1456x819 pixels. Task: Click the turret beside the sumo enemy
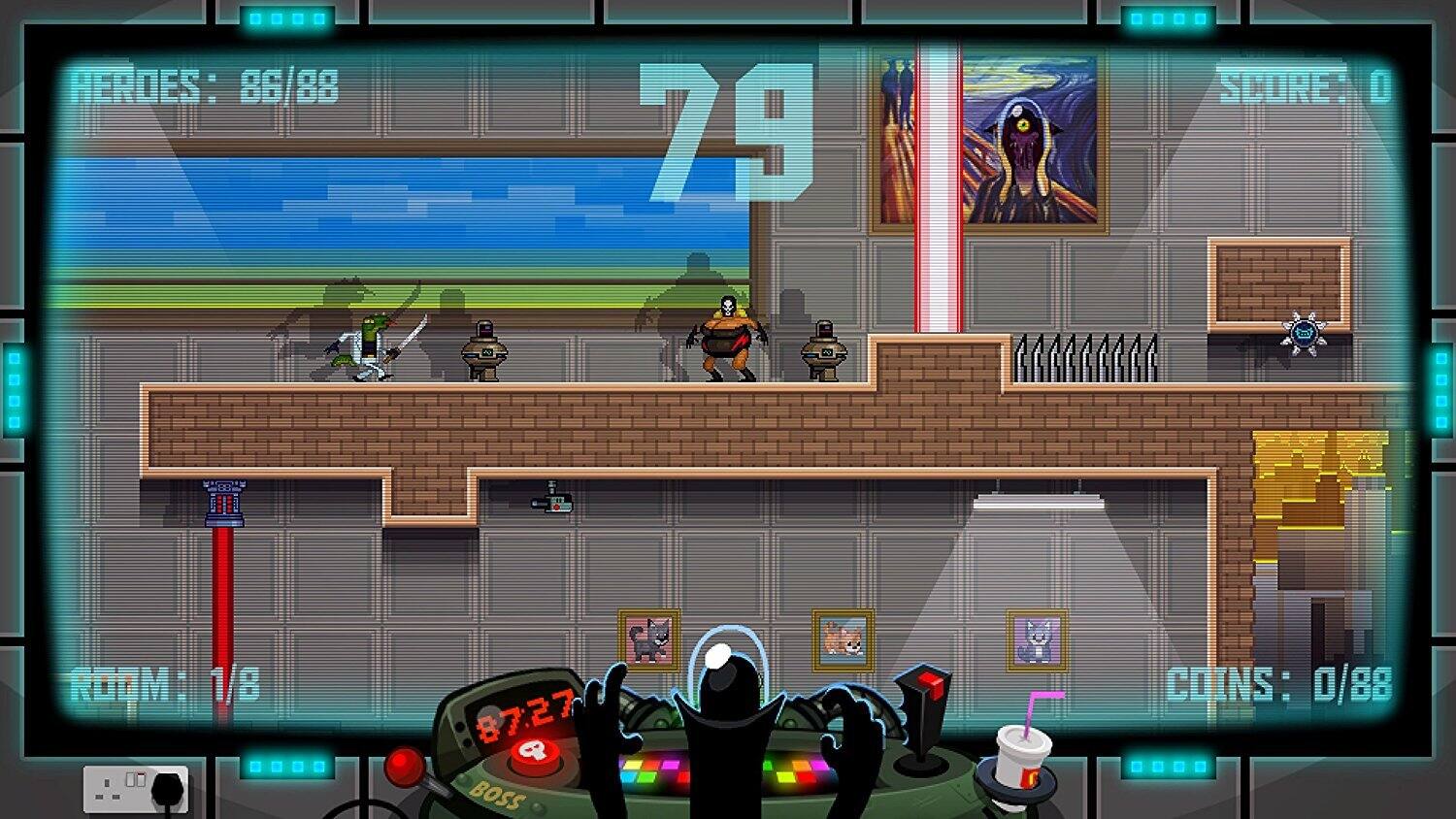point(825,349)
